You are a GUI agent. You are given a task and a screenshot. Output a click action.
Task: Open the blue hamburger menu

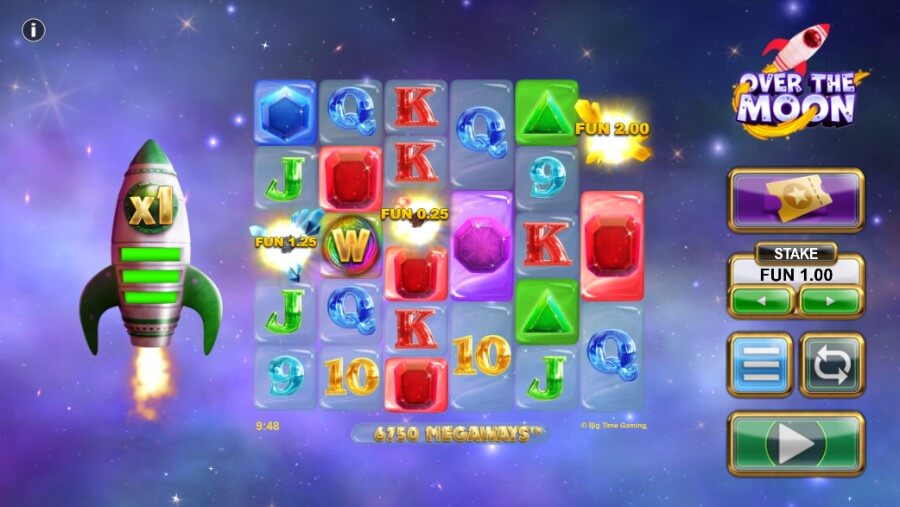tap(760, 365)
